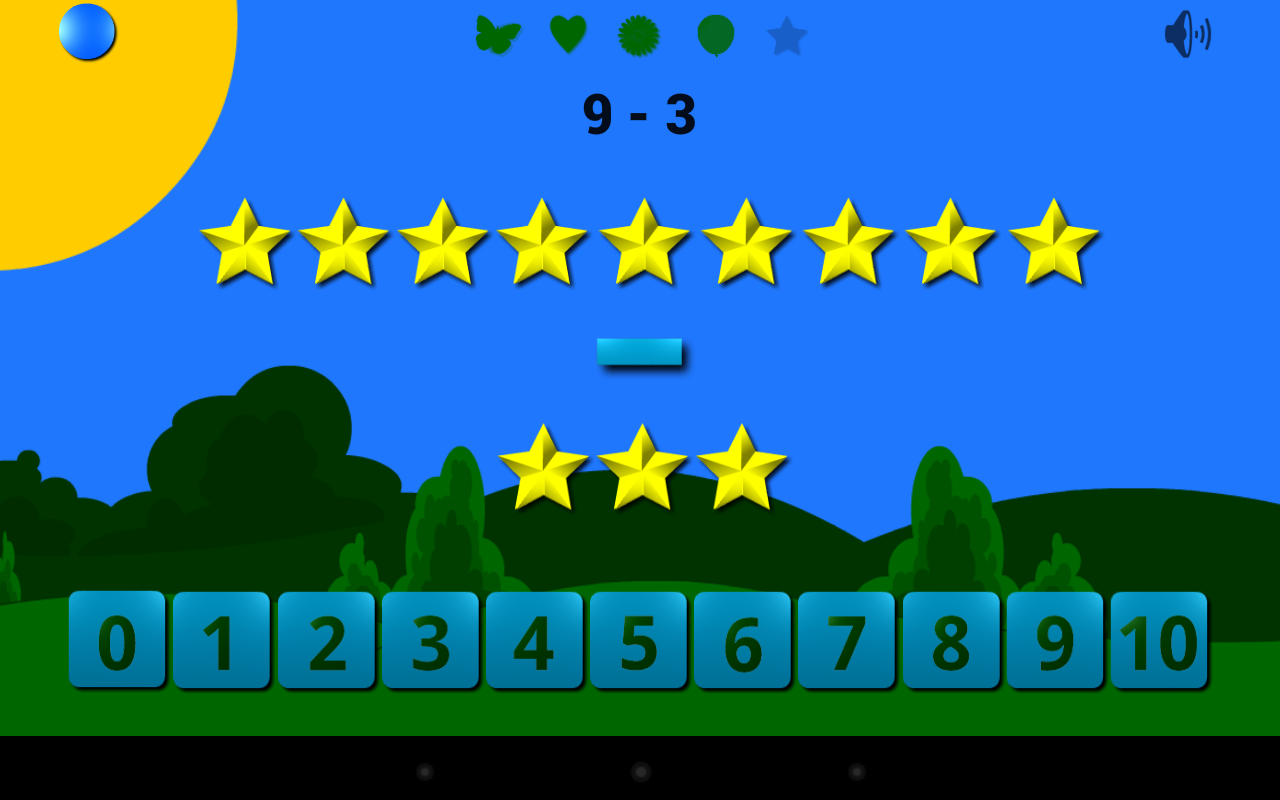Mute sound using the speaker icon
The height and width of the screenshot is (800, 1280).
(1186, 33)
